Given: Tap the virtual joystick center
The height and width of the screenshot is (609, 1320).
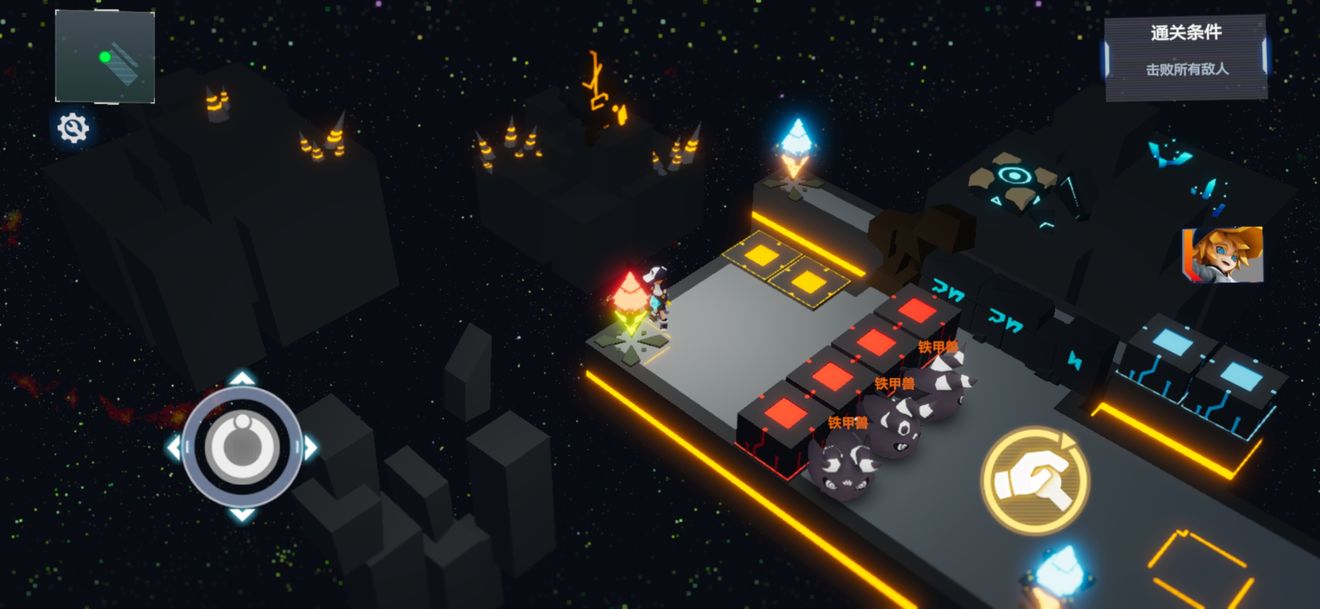Looking at the screenshot, I should coord(241,446).
